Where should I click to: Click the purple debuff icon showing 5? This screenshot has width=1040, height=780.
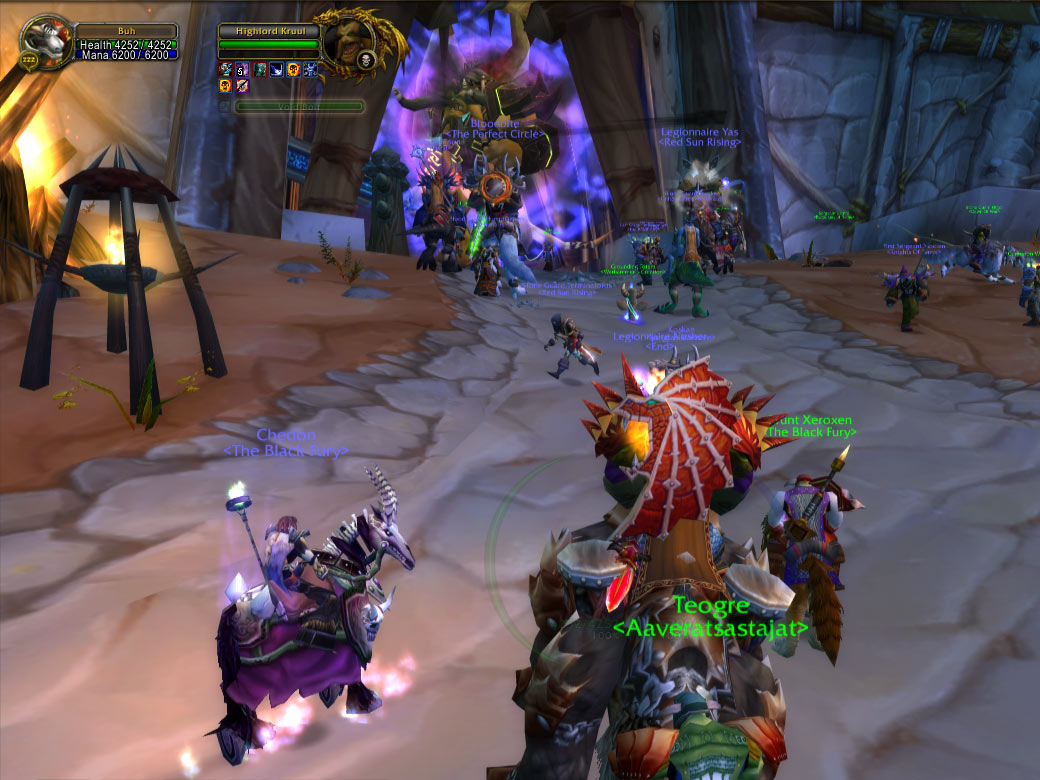(242, 69)
